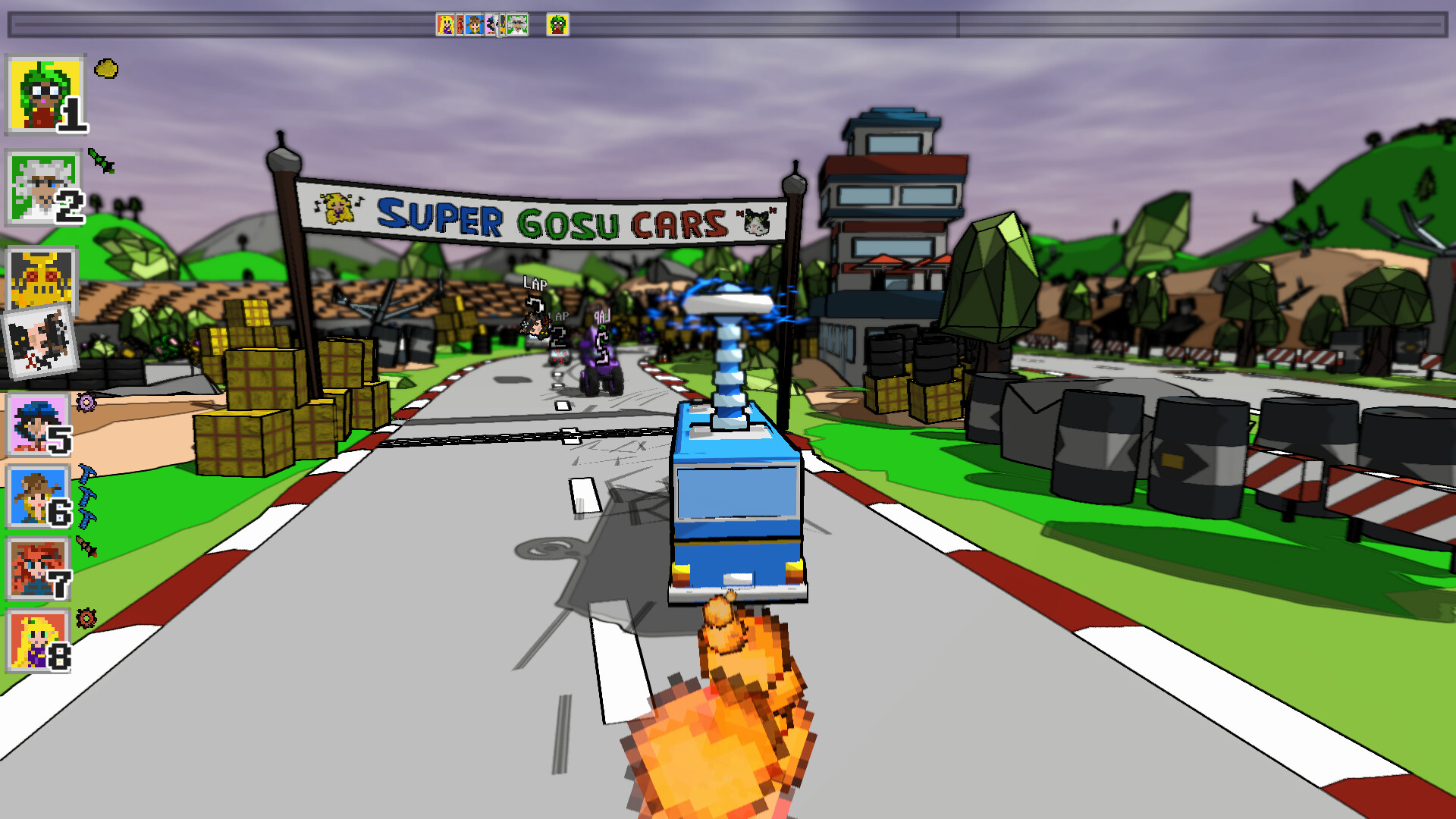
Task: Click the blonde racer marker at the progress bar's left group
Action: [446, 24]
